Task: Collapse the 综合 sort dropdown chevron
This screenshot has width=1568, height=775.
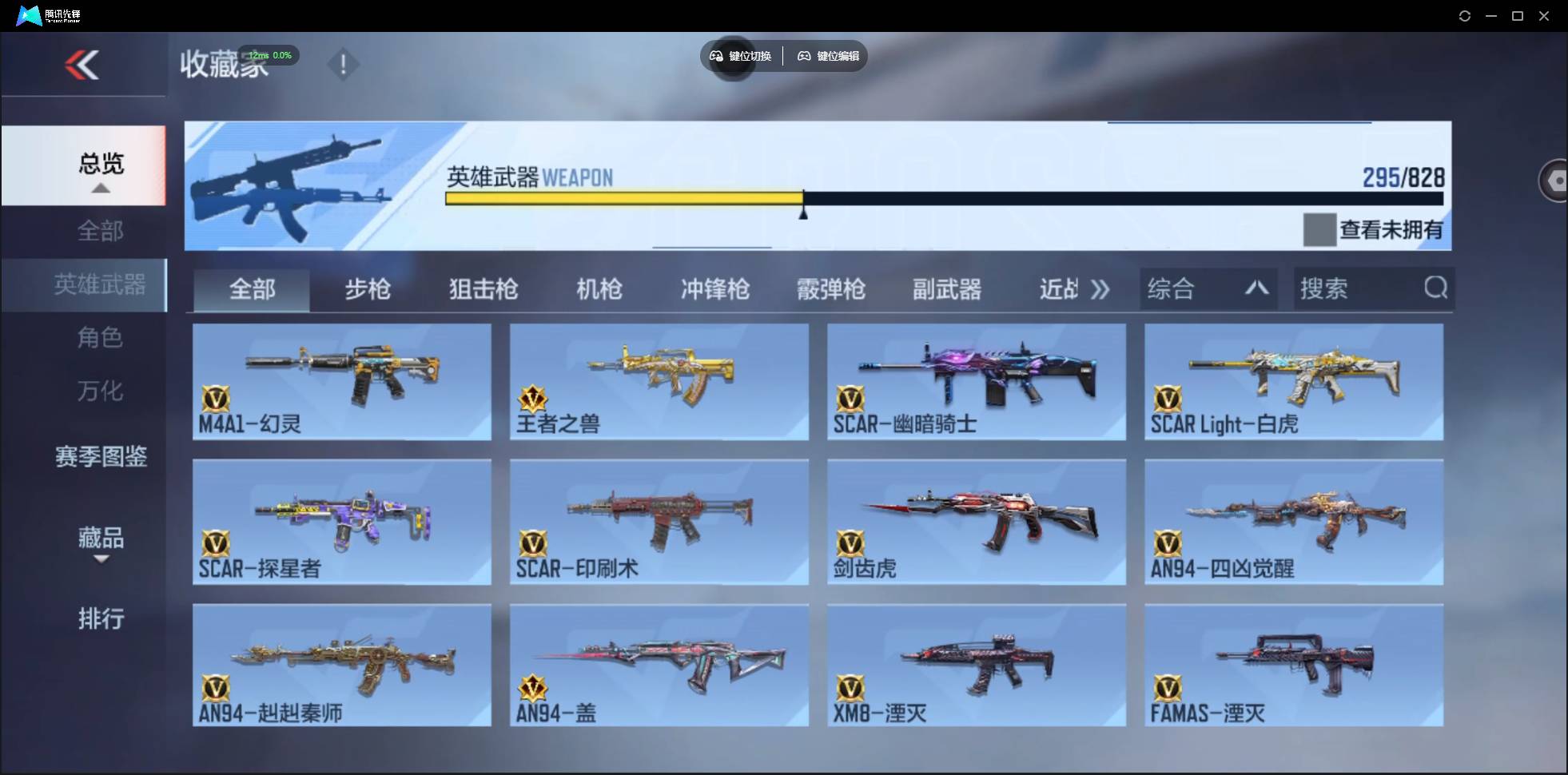Action: 1256,288
